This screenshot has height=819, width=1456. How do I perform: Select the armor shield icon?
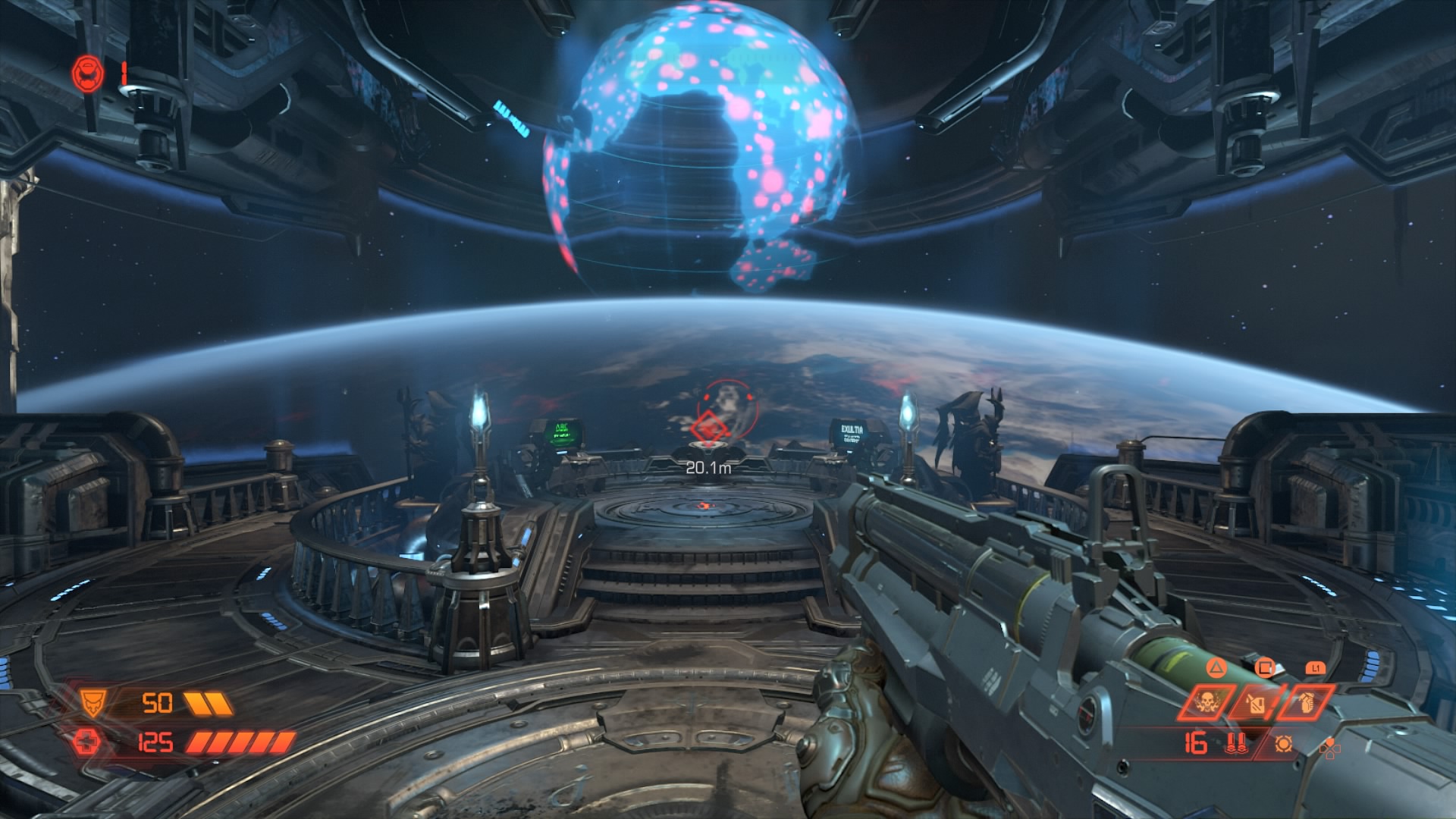[95, 704]
